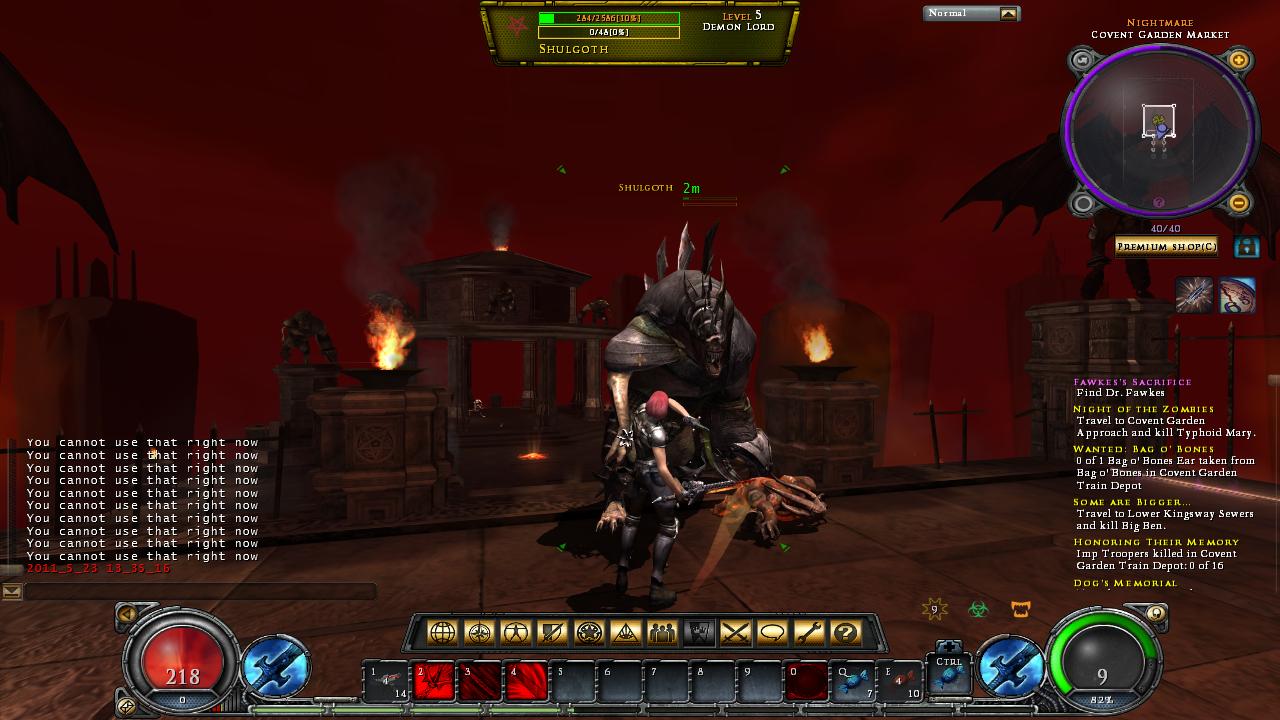Screen dimensions: 1280x720
Task: Open the globe world map menu
Action: 443,632
